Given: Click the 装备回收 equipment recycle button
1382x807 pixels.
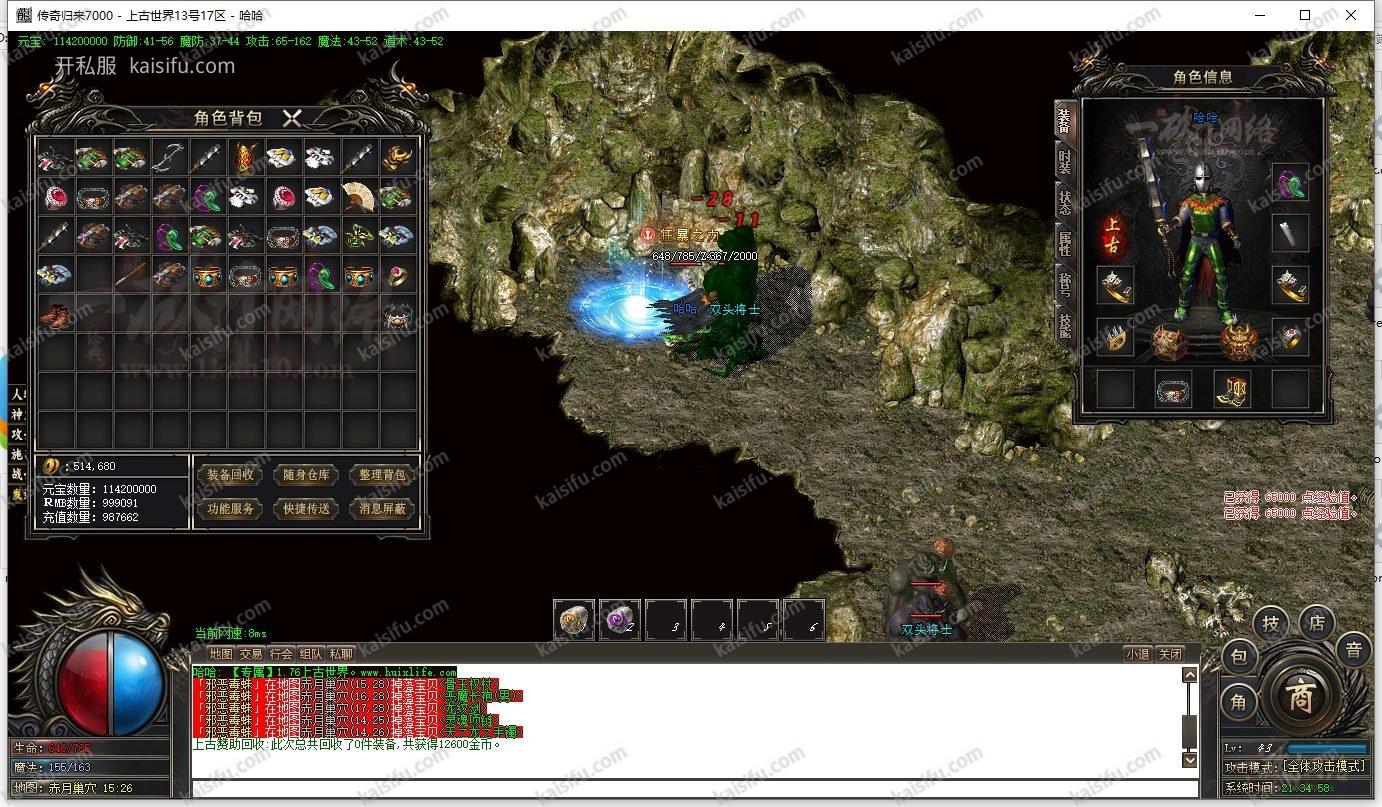Looking at the screenshot, I should click(230, 475).
